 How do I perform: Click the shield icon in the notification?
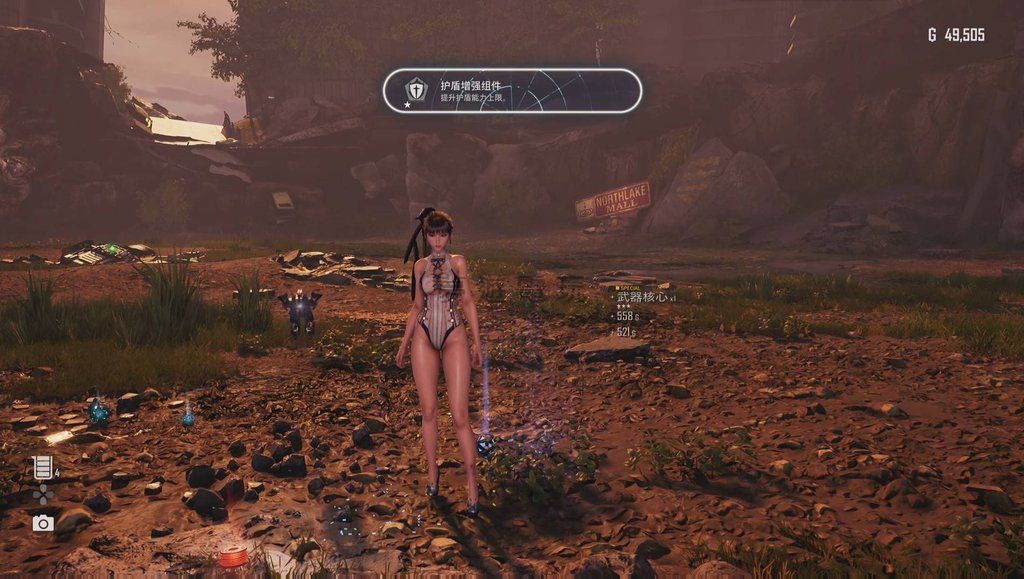415,91
